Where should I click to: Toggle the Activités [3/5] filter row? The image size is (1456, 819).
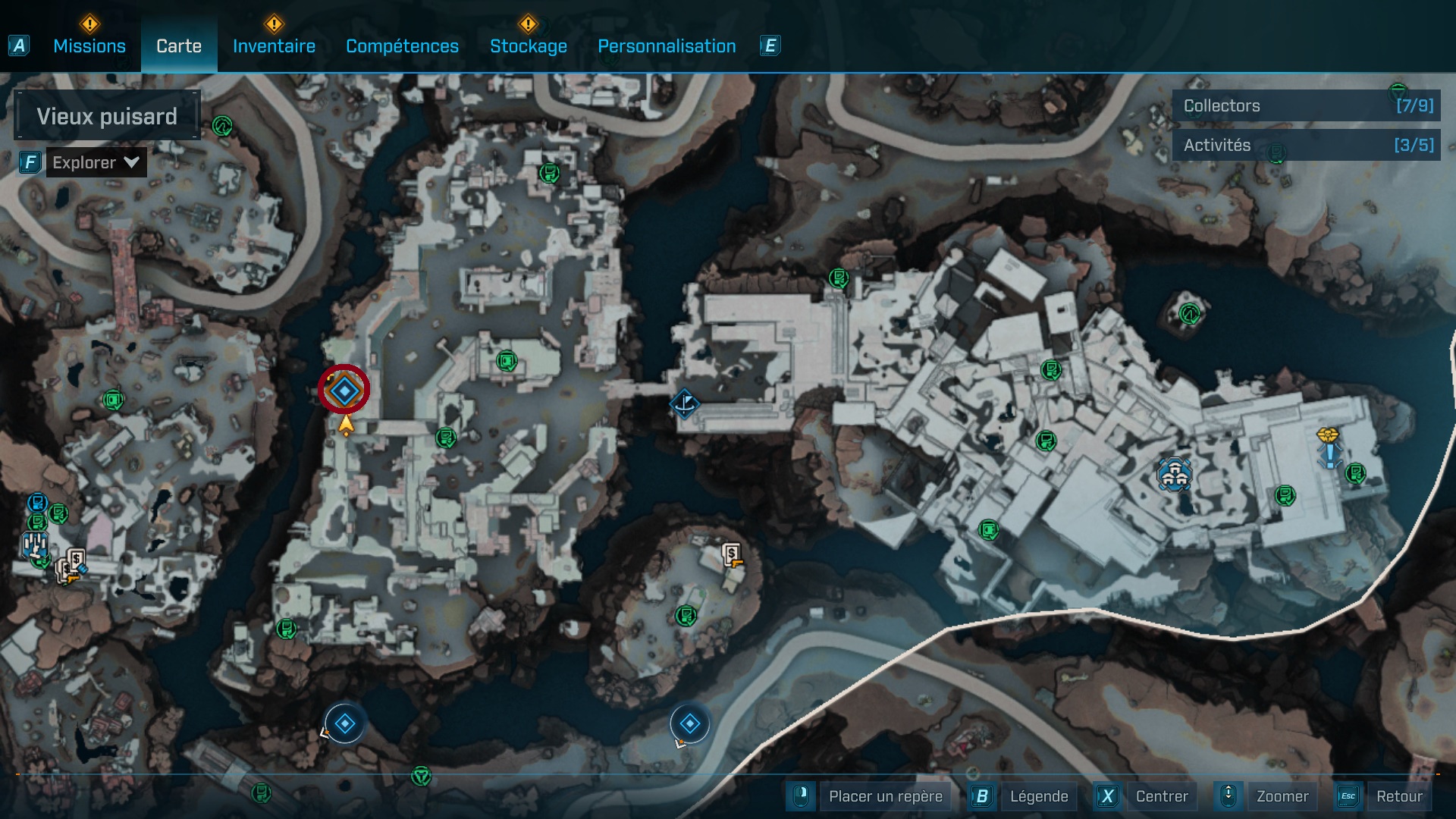pyautogui.click(x=1306, y=145)
